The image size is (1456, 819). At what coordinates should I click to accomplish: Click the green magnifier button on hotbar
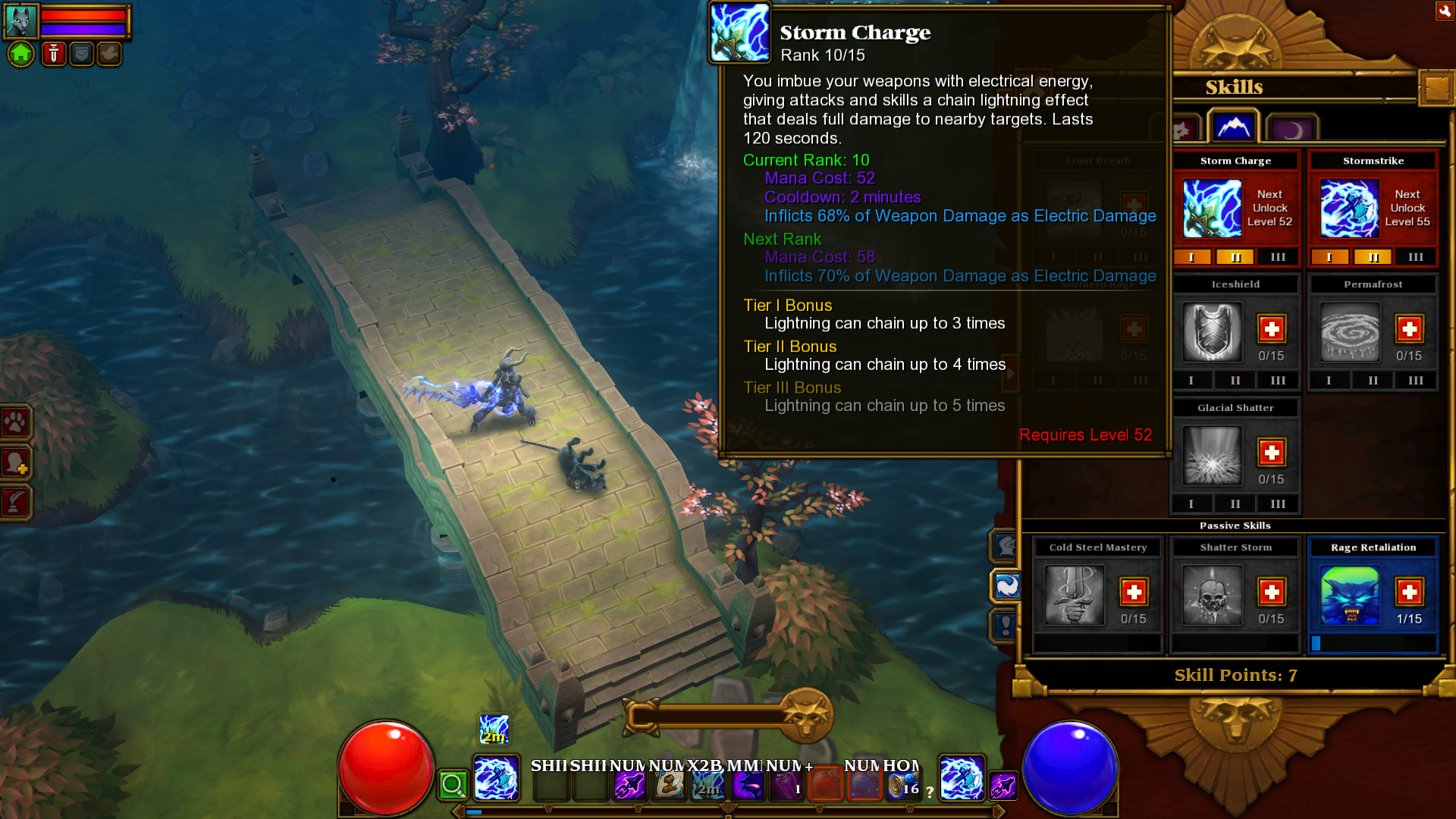point(453,785)
